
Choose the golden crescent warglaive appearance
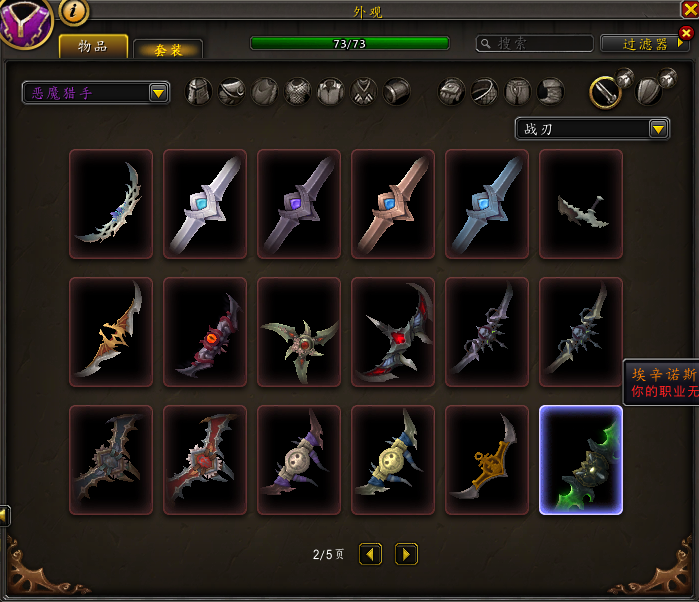[487, 460]
